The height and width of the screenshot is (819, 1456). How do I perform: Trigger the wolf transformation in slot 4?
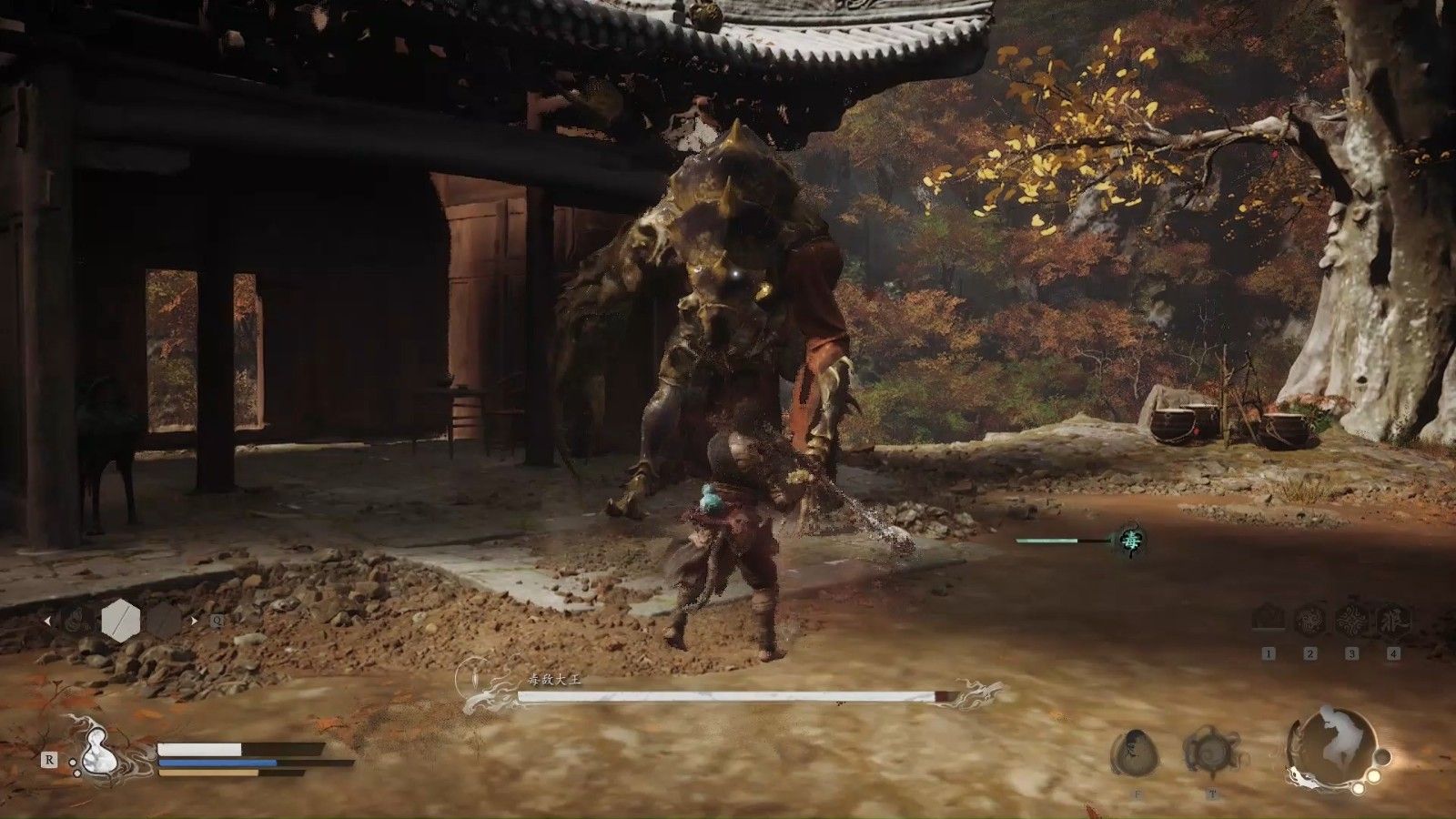(1392, 620)
